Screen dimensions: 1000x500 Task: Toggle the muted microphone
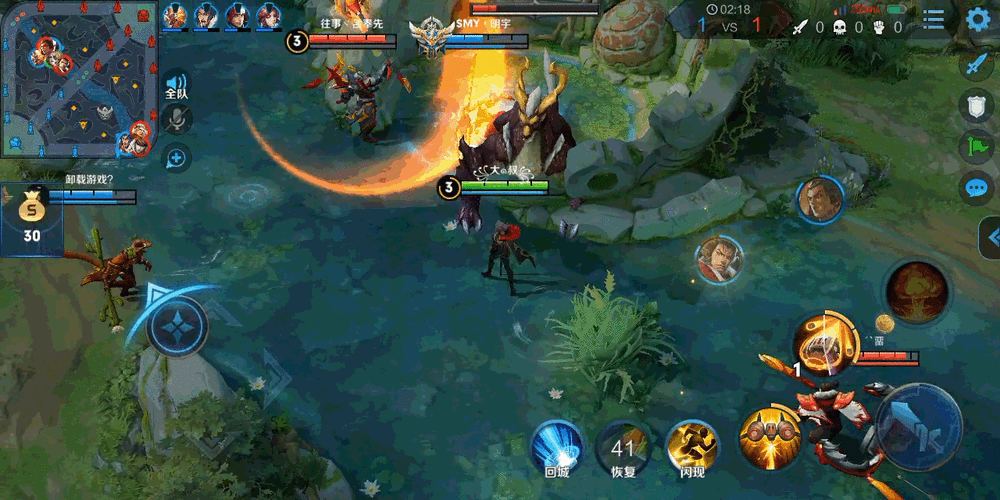(177, 120)
